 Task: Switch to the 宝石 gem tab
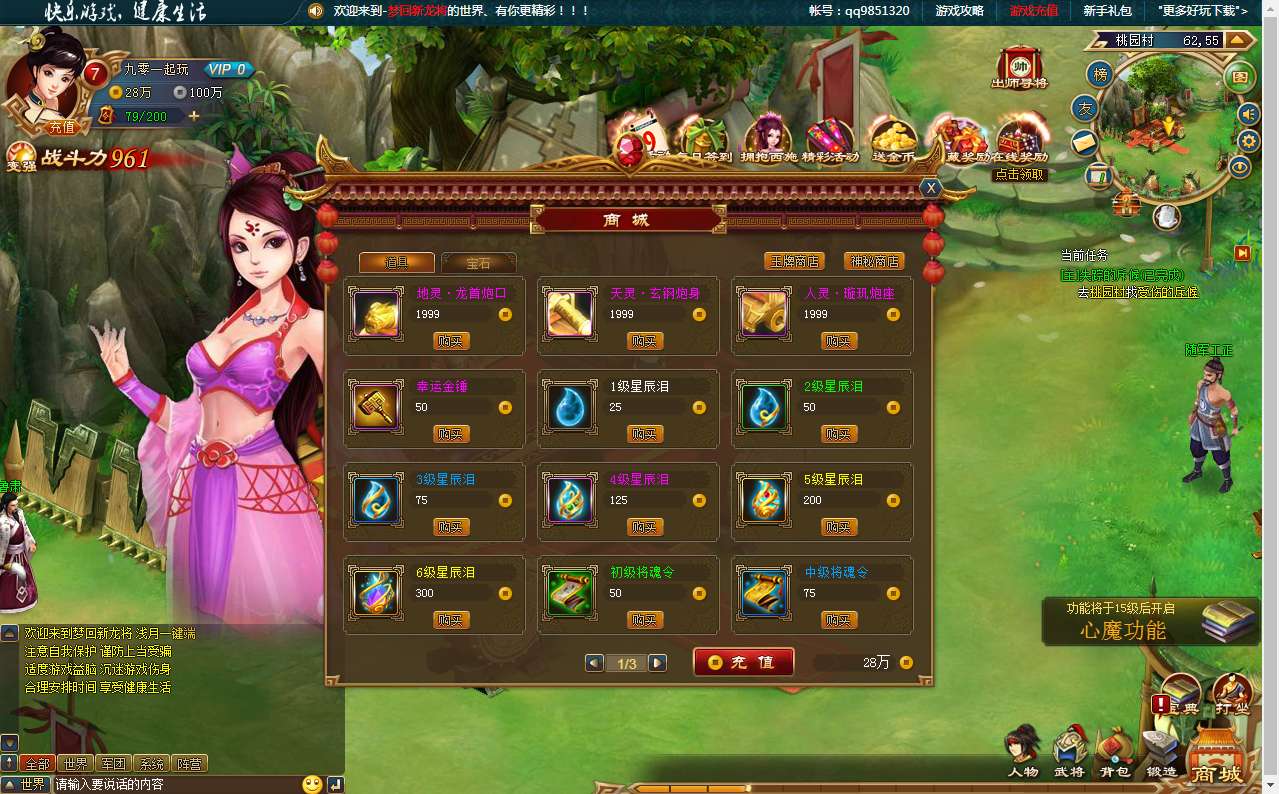pyautogui.click(x=478, y=263)
